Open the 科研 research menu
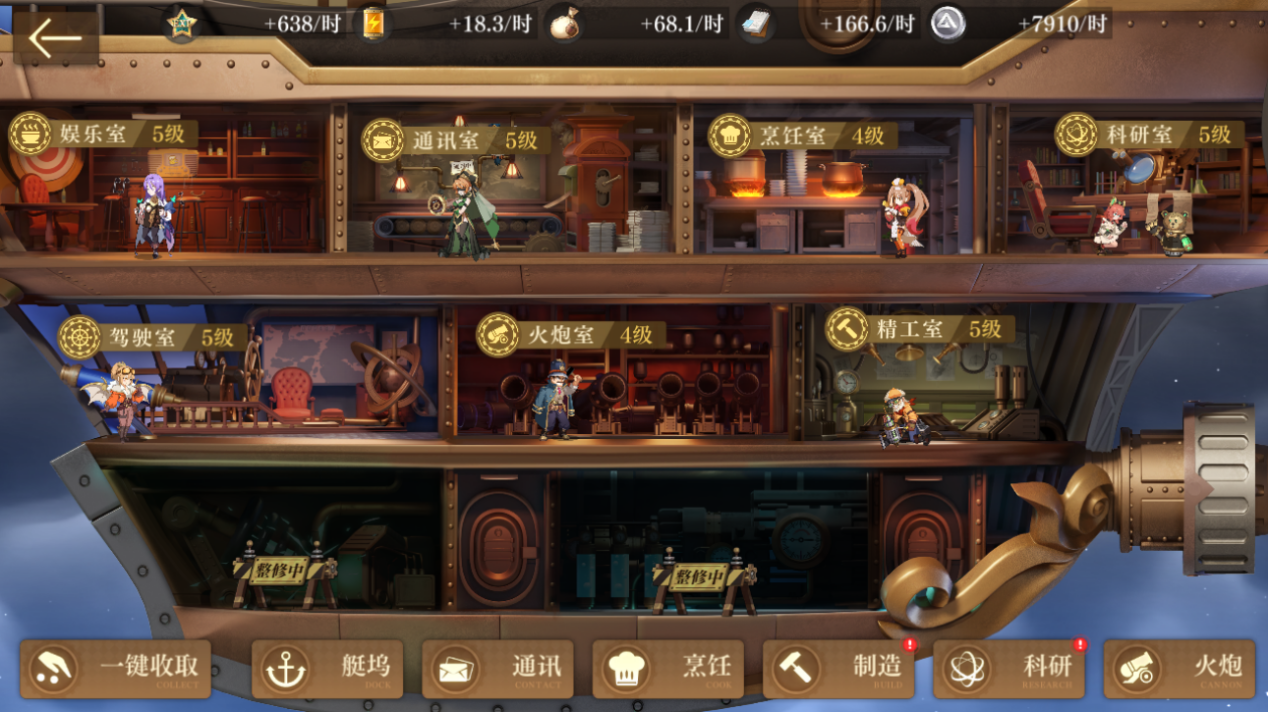The width and height of the screenshot is (1268, 712). tap(1009, 668)
